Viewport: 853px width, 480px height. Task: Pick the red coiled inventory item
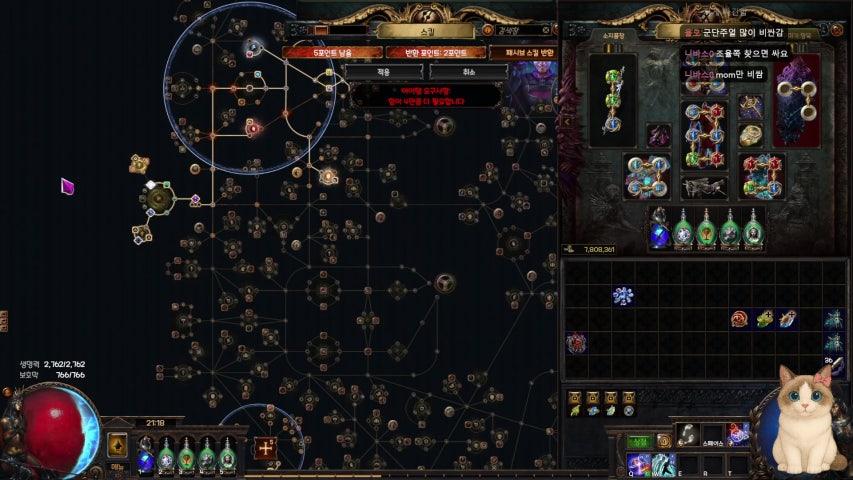tap(741, 319)
